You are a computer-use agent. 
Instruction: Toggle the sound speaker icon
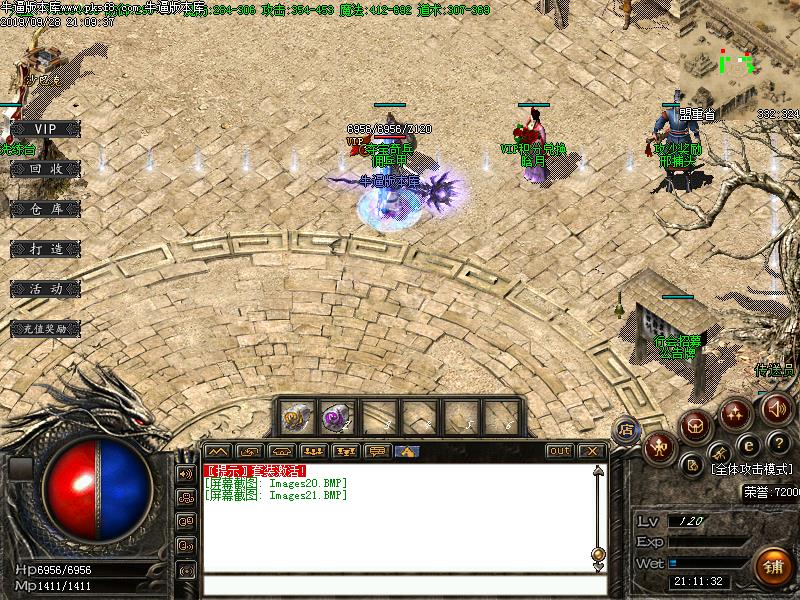(776, 408)
